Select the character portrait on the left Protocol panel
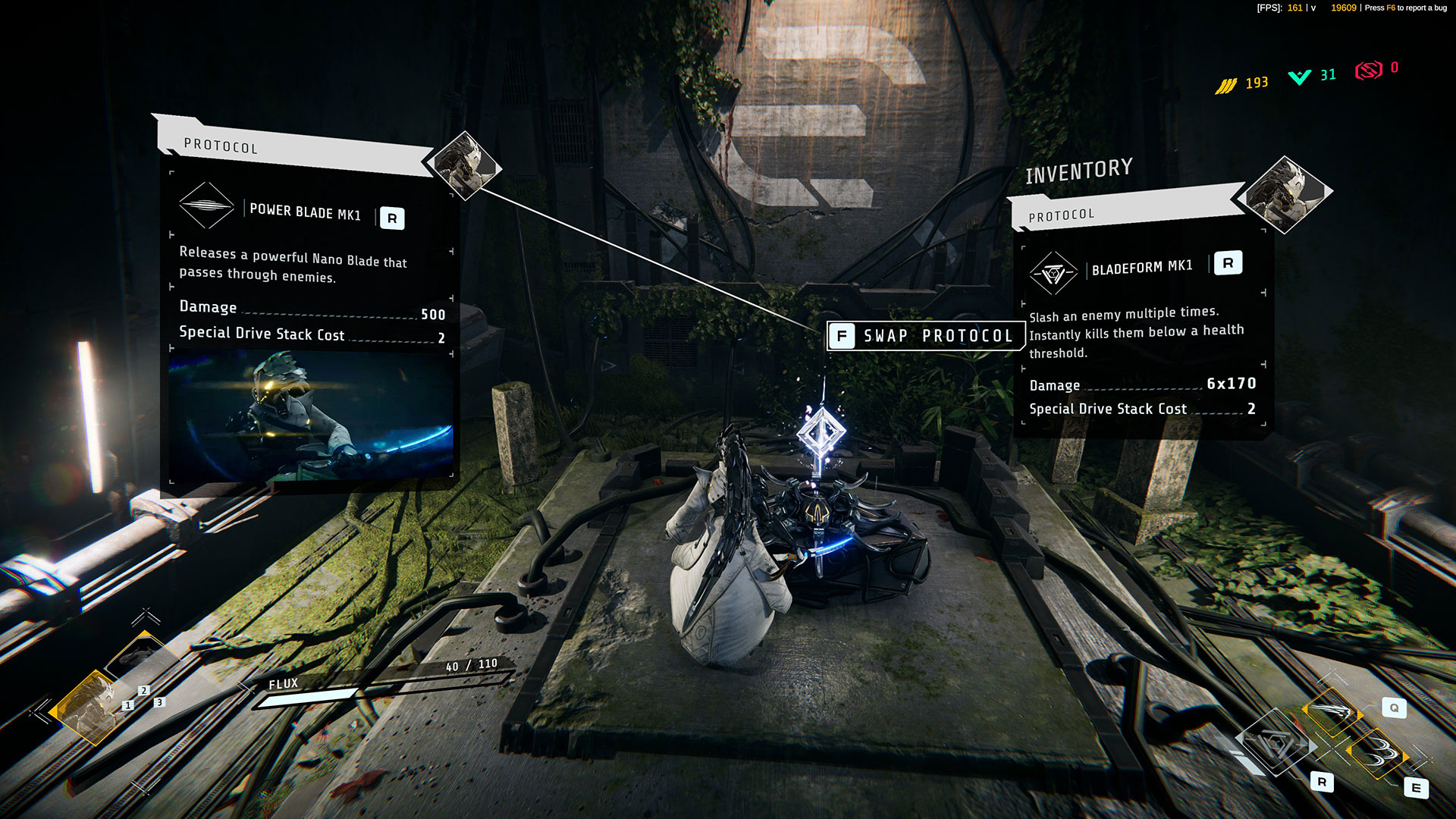This screenshot has height=819, width=1456. pos(464,165)
